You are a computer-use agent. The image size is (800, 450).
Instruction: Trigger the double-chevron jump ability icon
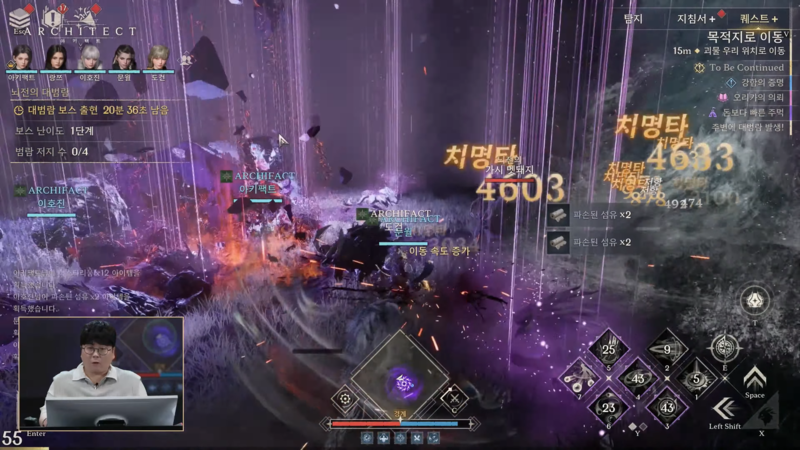click(x=753, y=378)
